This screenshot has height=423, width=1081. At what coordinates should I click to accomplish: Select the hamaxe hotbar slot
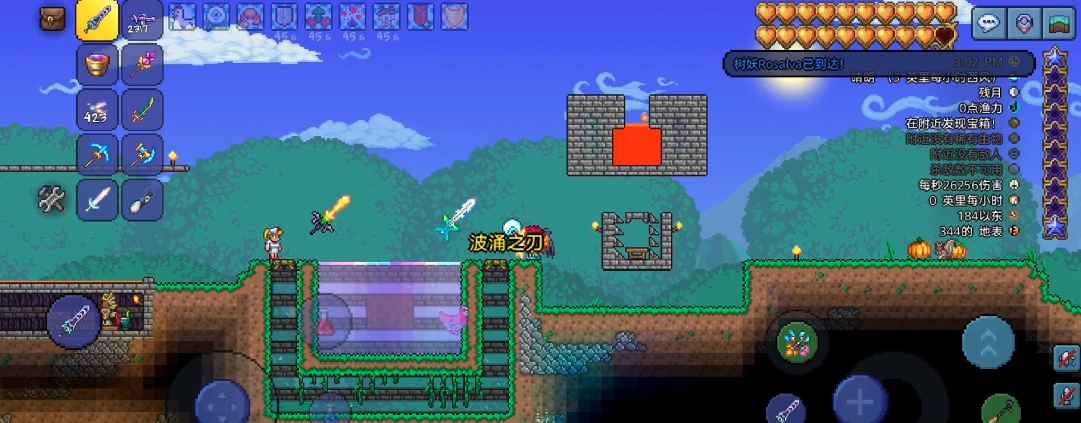(x=142, y=155)
